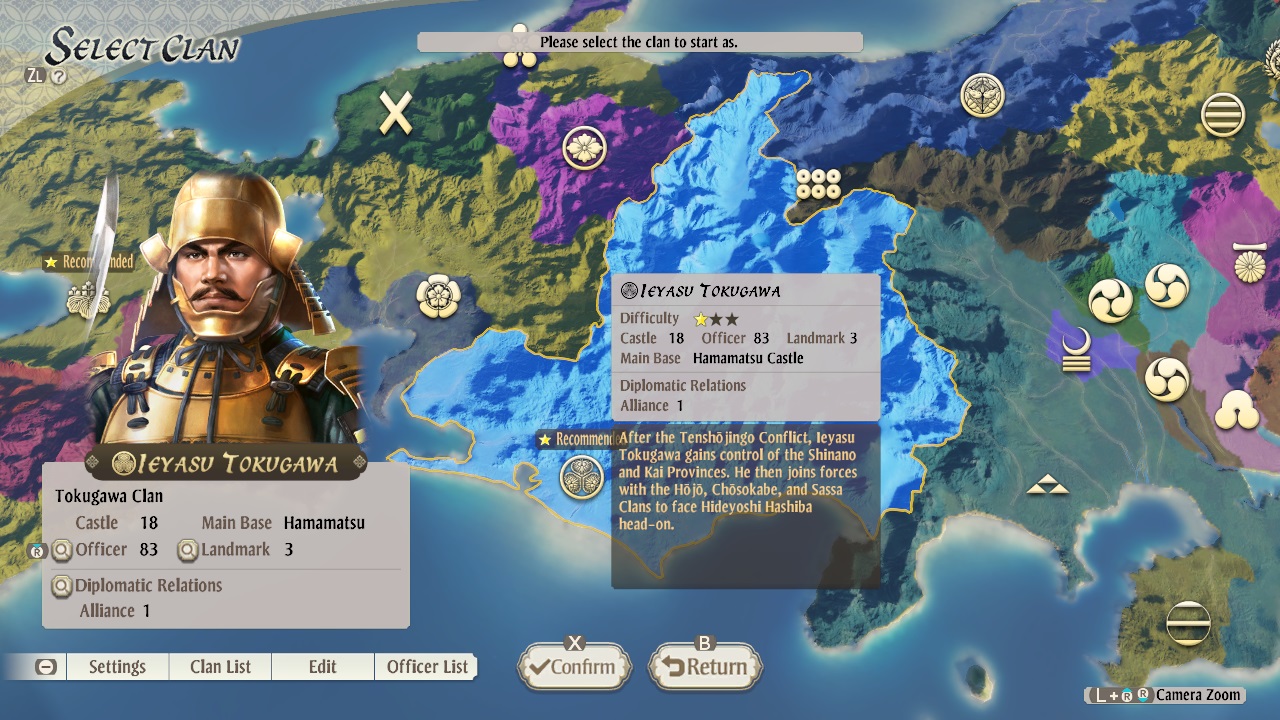Open the Clan List
The height and width of the screenshot is (720, 1280).
click(219, 666)
